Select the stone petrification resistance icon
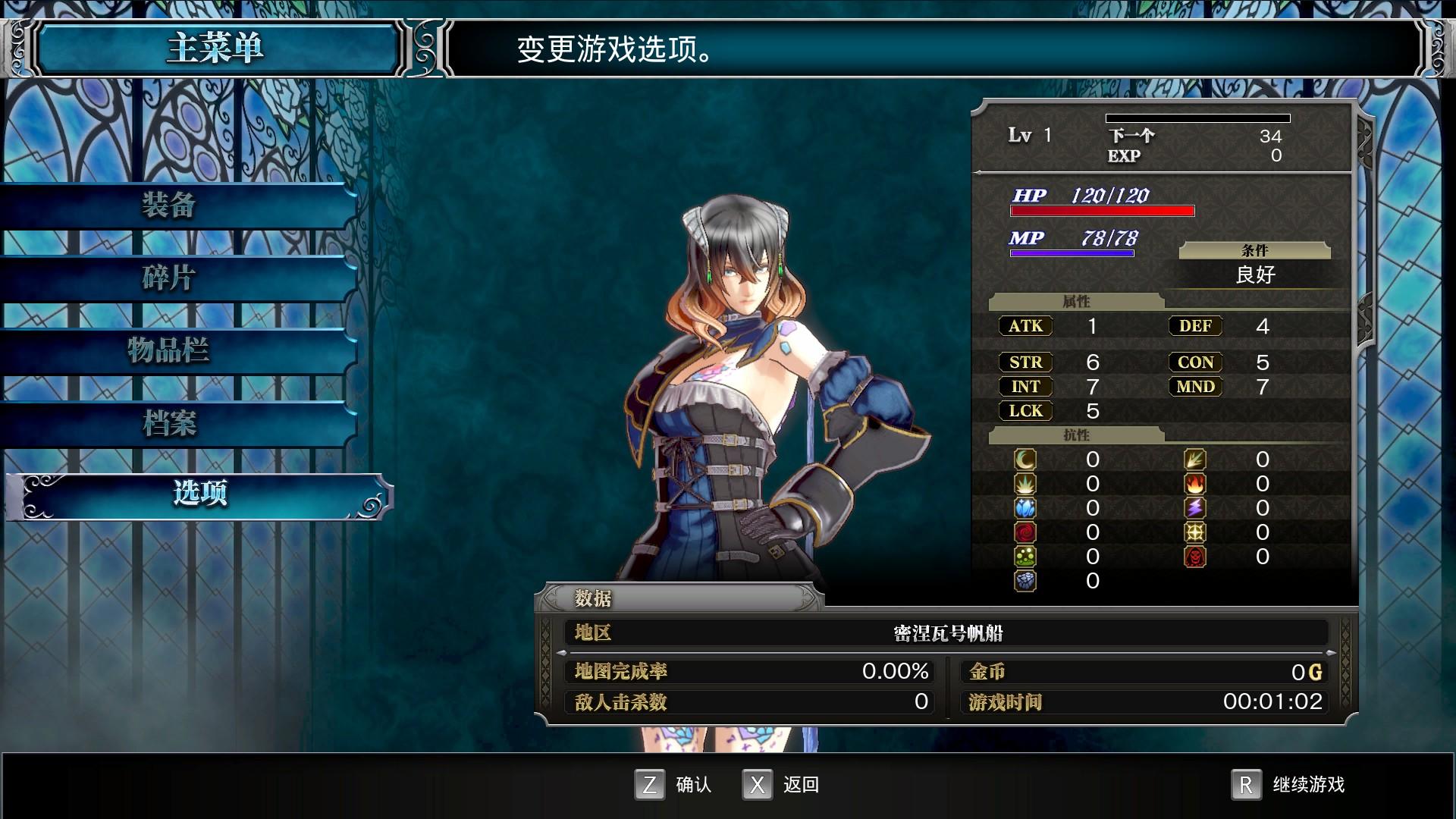Image resolution: width=1456 pixels, height=819 pixels. point(1025,582)
